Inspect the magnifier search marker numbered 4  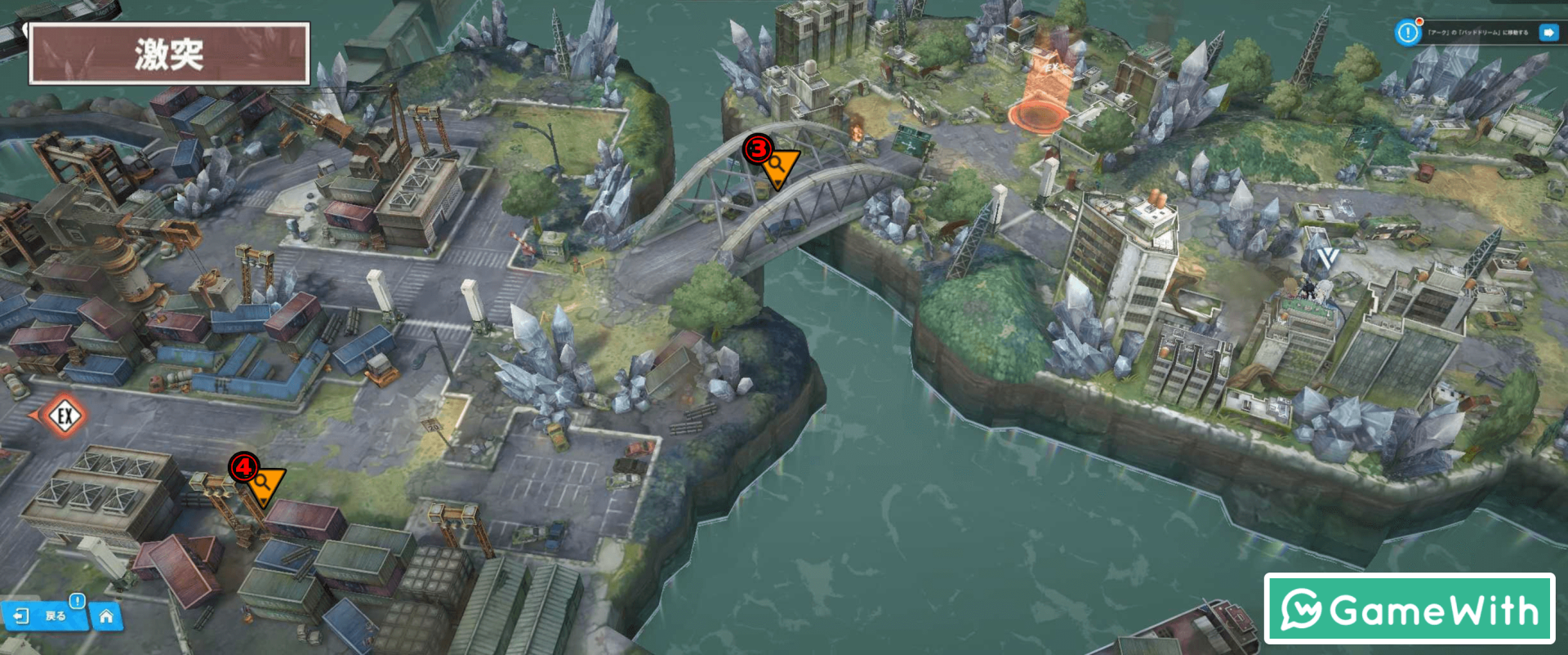click(x=263, y=483)
